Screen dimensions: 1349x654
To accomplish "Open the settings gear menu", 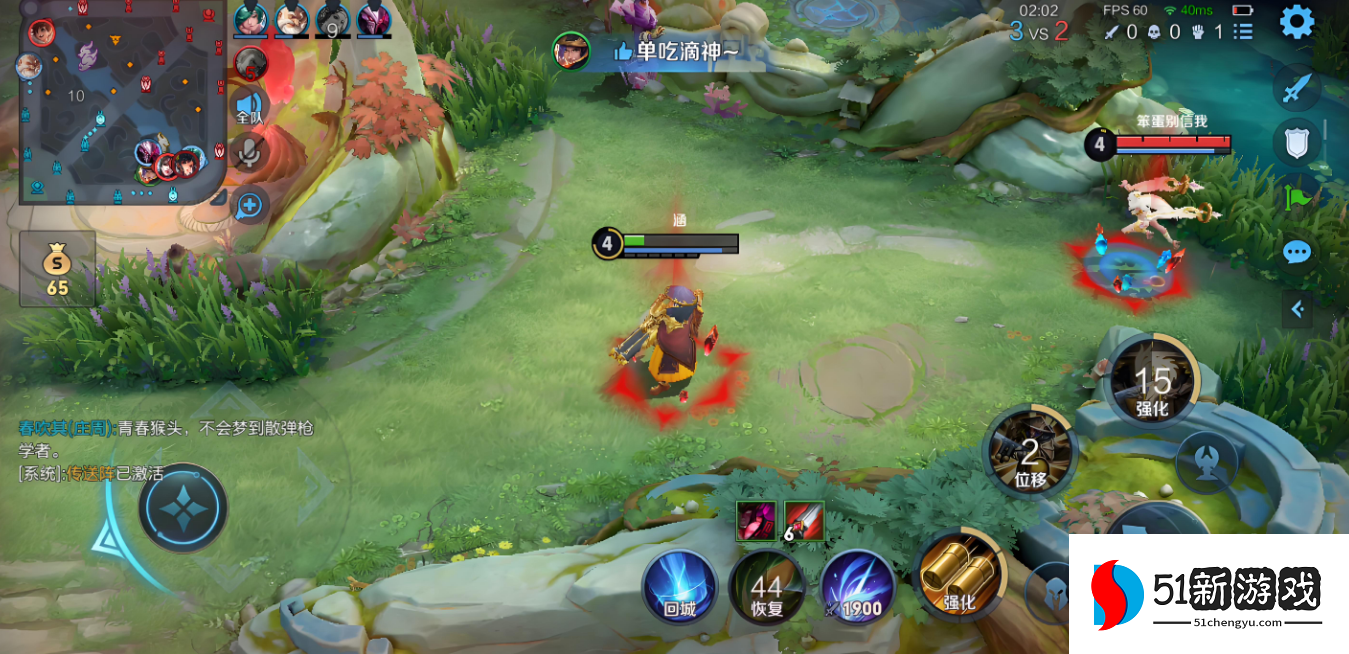I will pos(1297,21).
